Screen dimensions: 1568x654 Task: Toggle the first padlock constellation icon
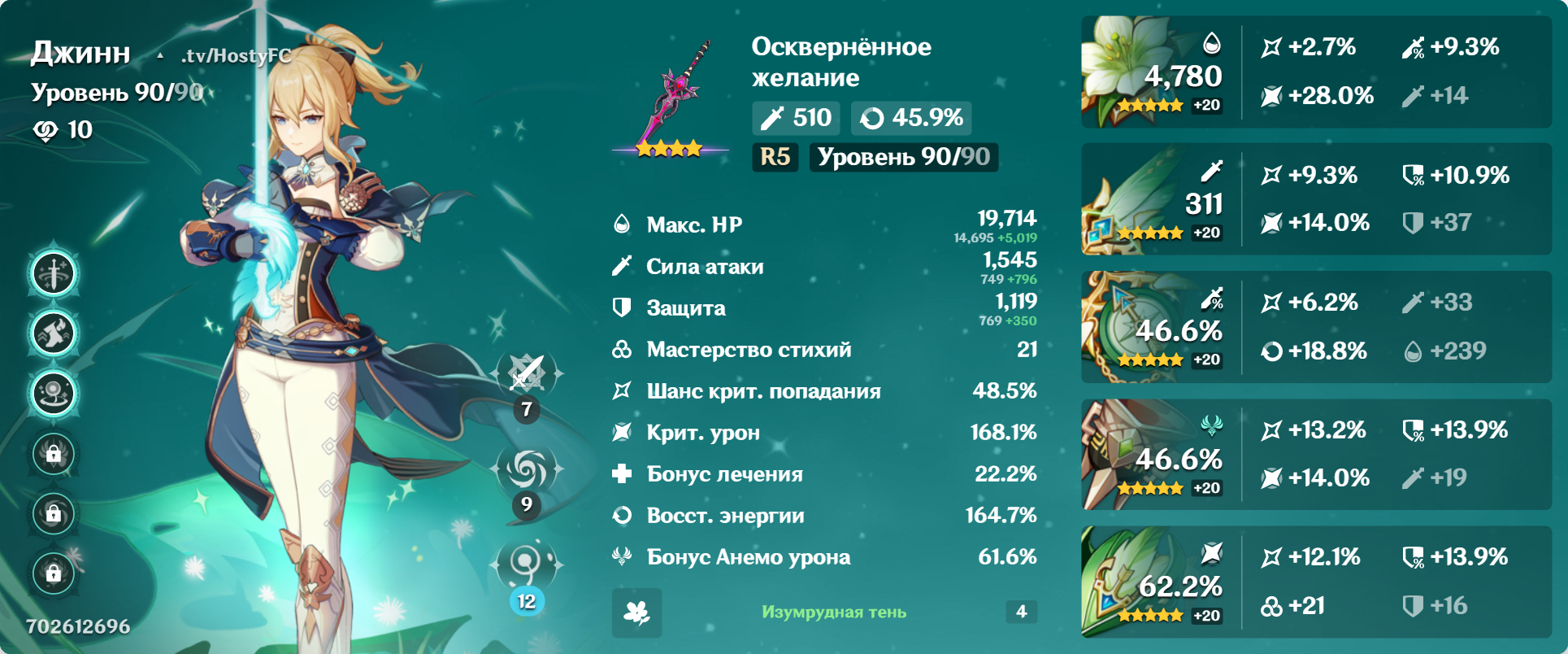click(x=53, y=454)
